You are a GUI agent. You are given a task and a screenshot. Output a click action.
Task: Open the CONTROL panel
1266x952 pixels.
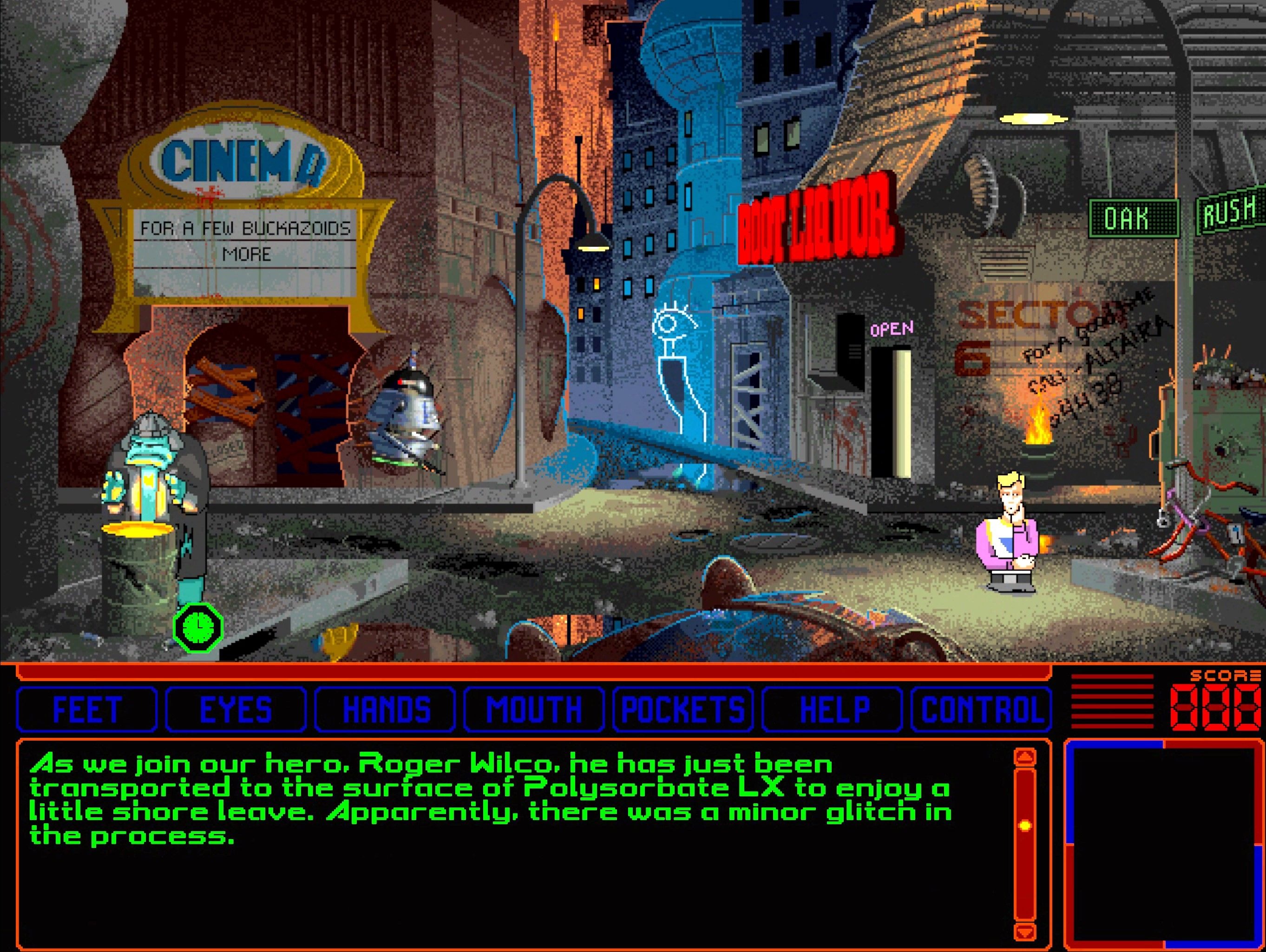coord(981,709)
